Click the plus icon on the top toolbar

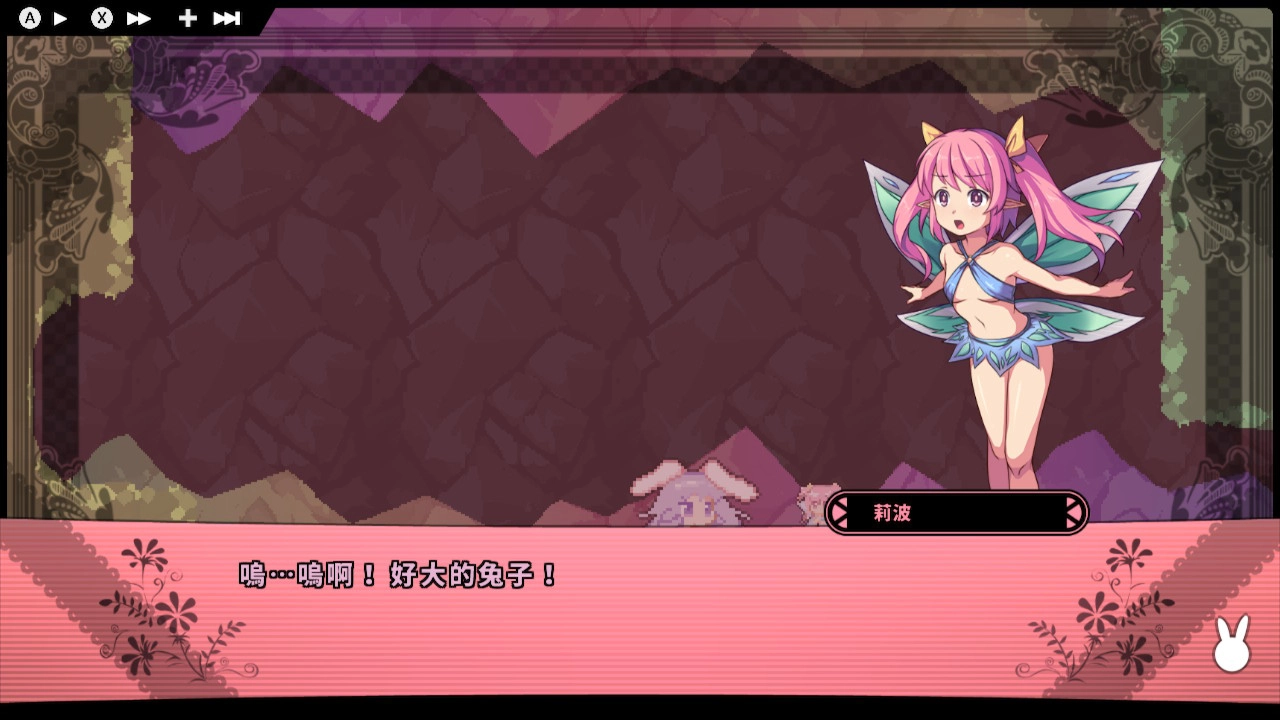pyautogui.click(x=186, y=17)
